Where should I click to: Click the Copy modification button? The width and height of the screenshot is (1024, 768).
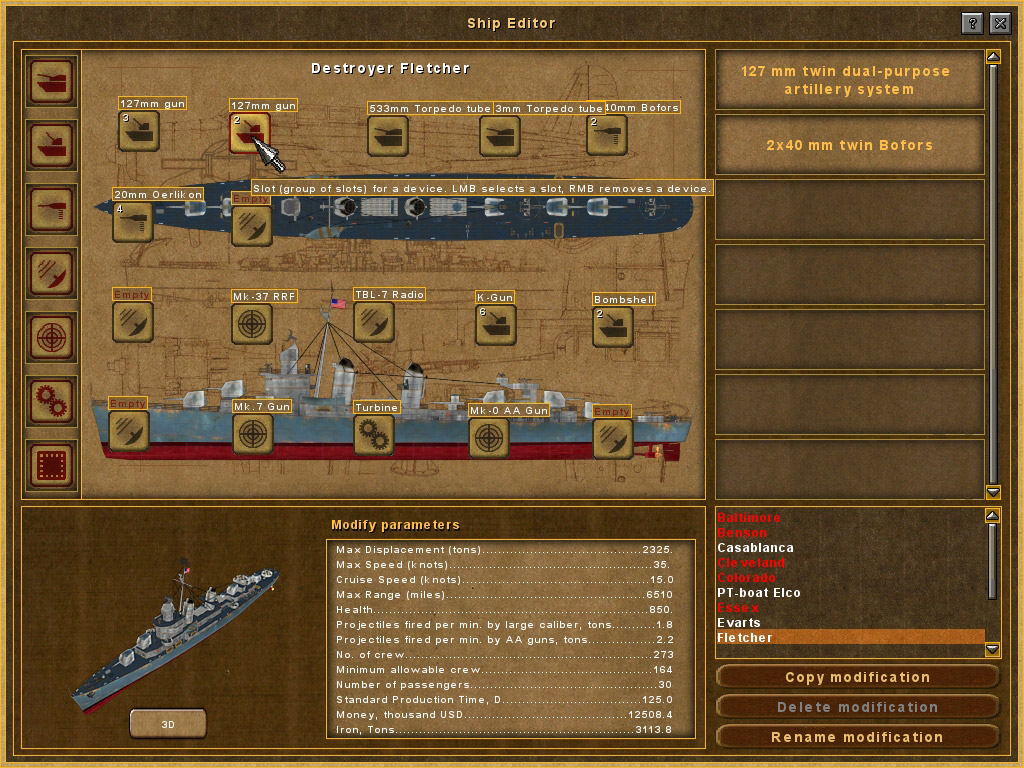tap(857, 677)
